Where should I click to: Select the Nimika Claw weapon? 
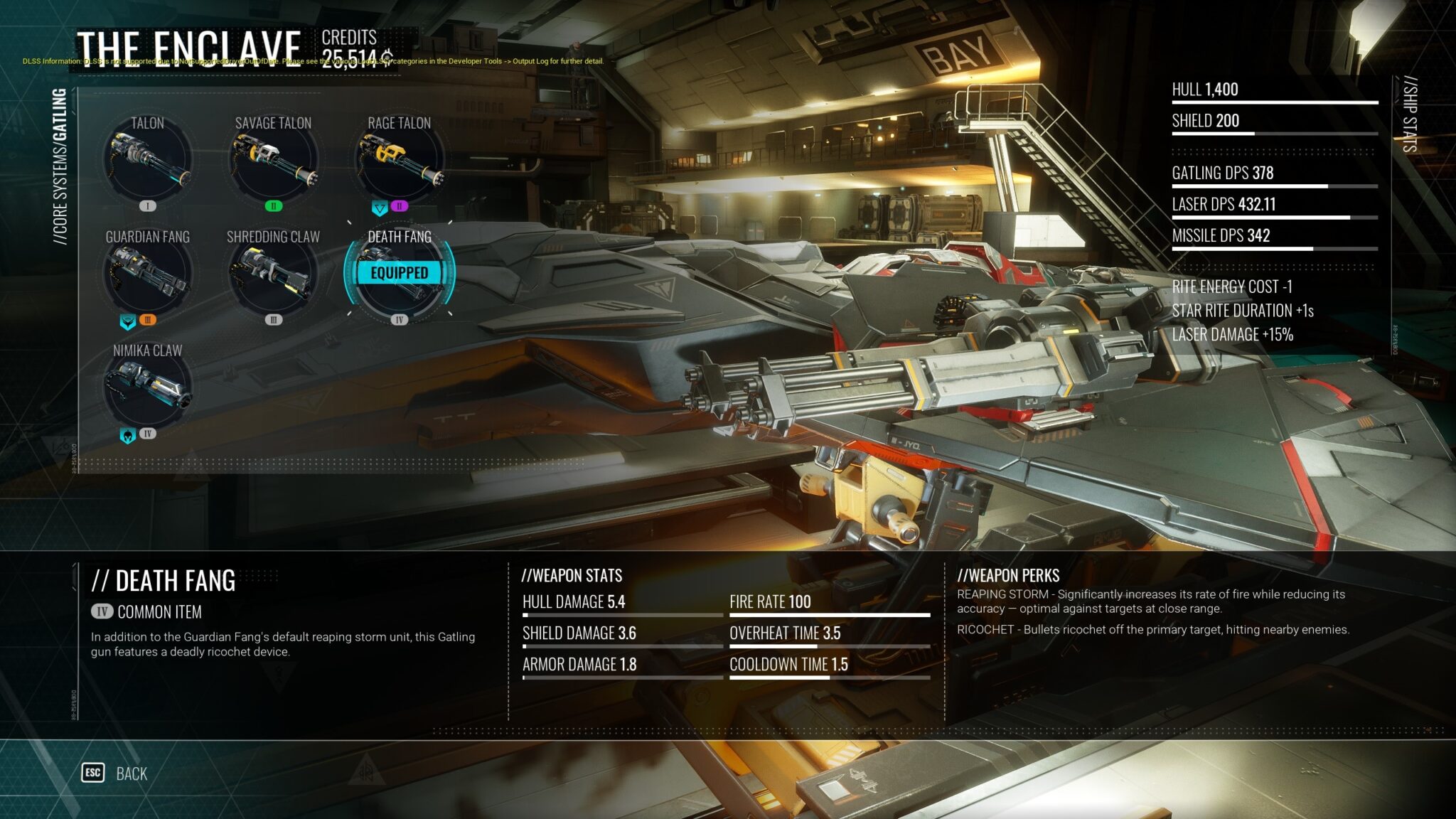(147, 389)
